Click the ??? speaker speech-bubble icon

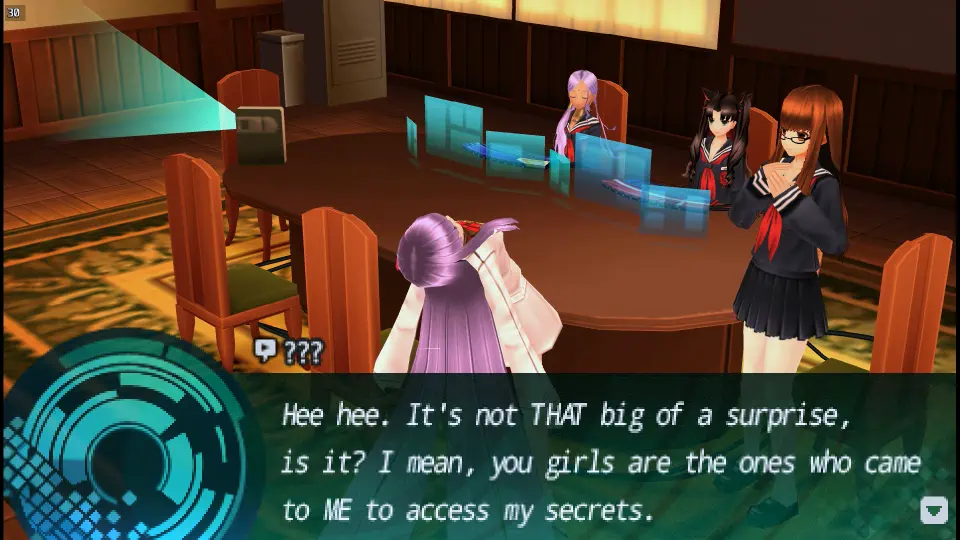[265, 350]
